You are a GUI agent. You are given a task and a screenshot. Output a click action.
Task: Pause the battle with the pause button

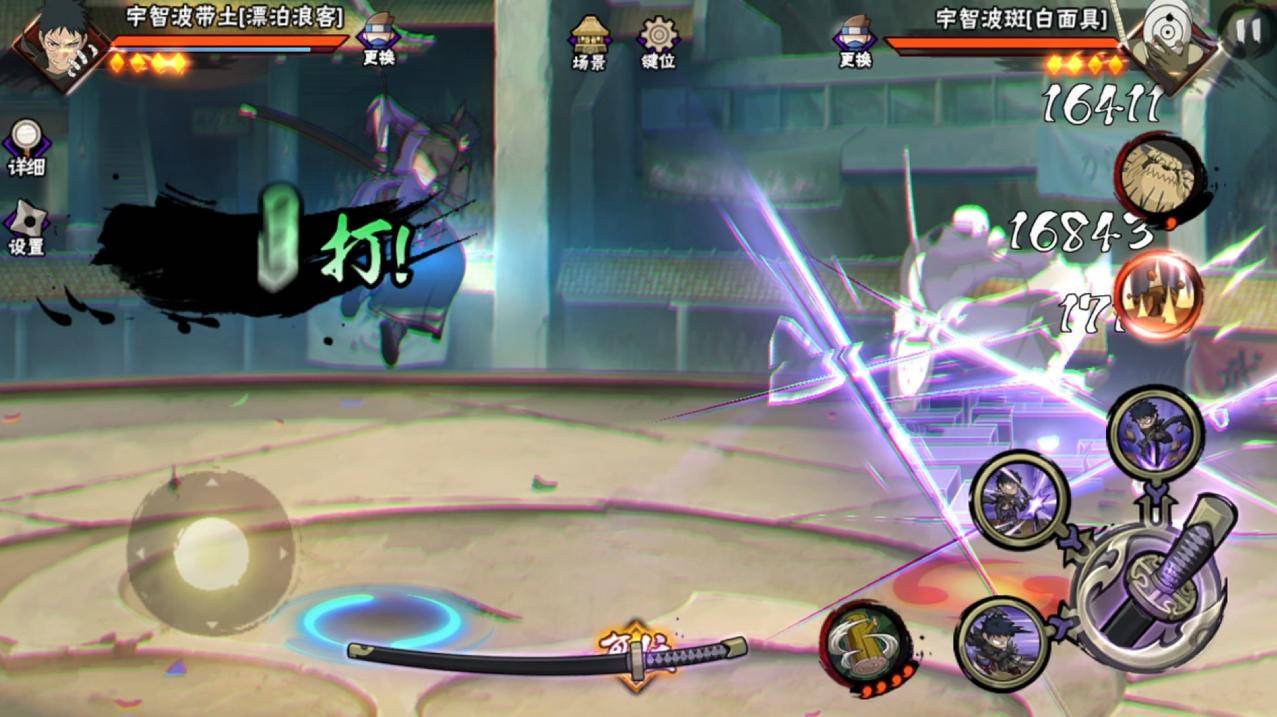(1247, 30)
